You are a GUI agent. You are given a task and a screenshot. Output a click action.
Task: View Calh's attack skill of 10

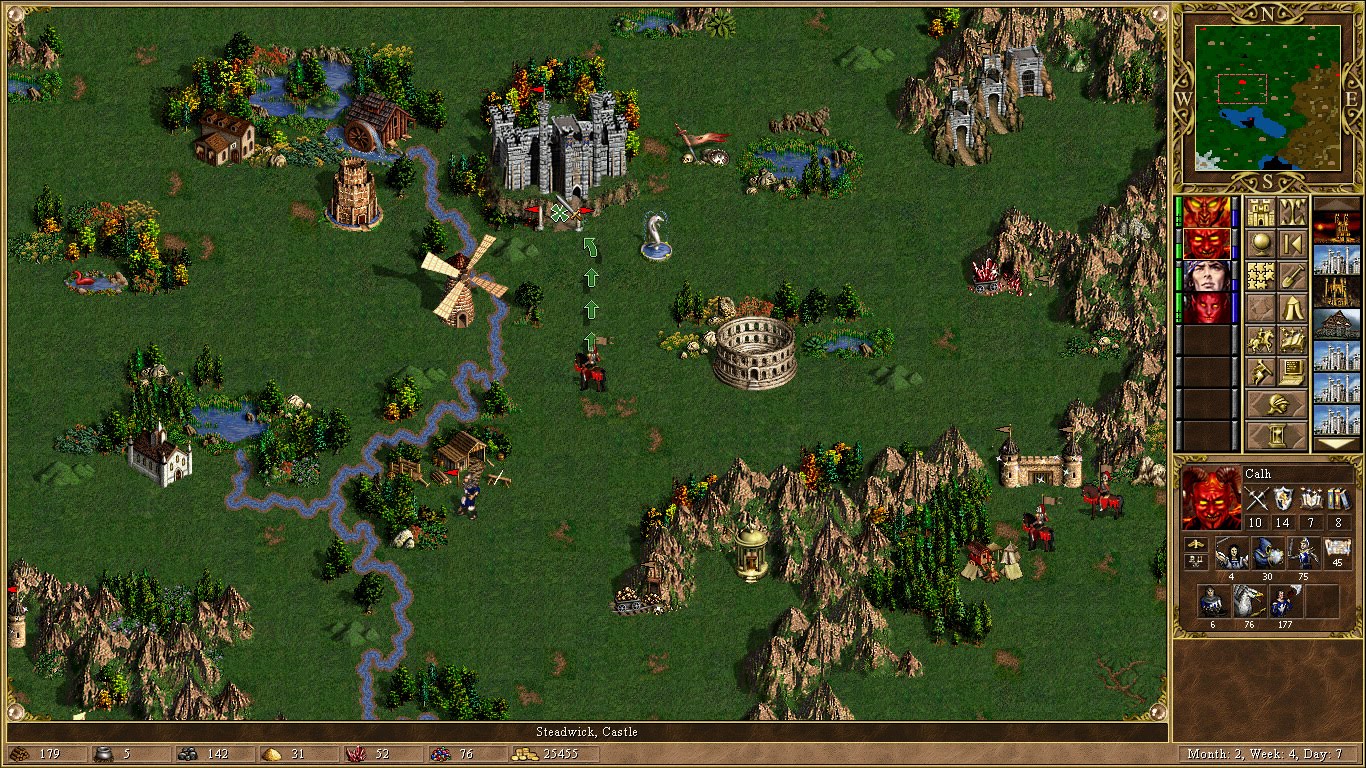tap(1255, 522)
